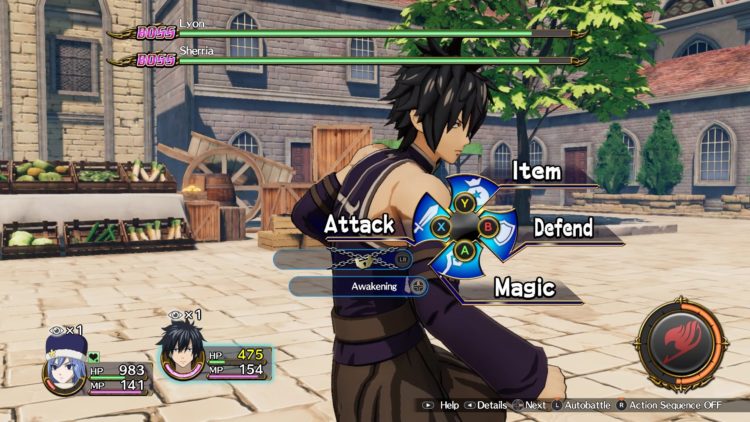The height and width of the screenshot is (422, 750).
Task: Click Next in the bottom bar
Action: tap(530, 406)
